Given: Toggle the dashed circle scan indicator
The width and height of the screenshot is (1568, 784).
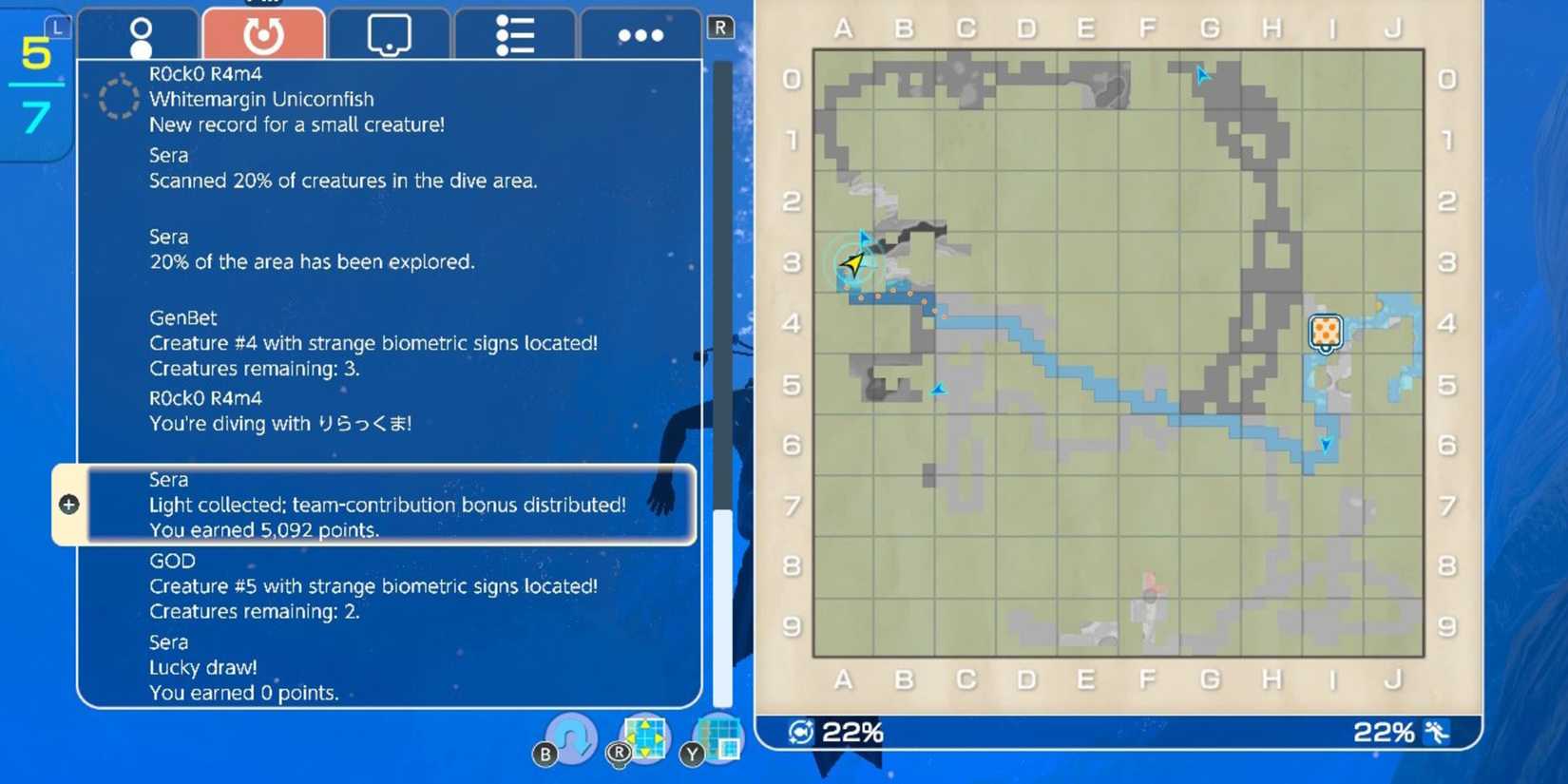Looking at the screenshot, I should point(118,99).
